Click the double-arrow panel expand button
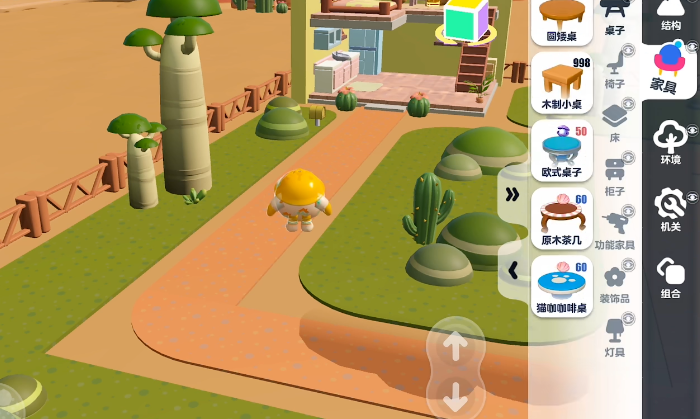 tap(512, 194)
